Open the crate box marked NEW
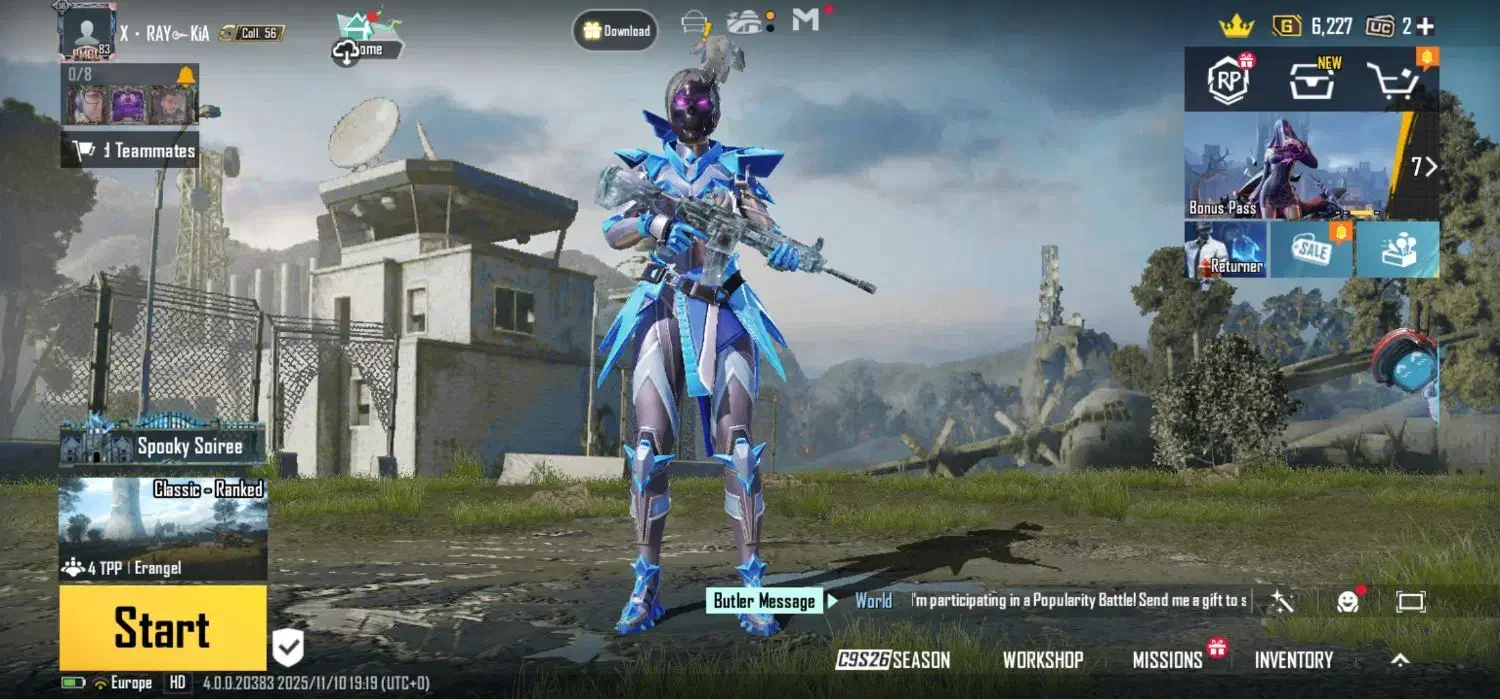1500x699 pixels. pyautogui.click(x=1312, y=82)
